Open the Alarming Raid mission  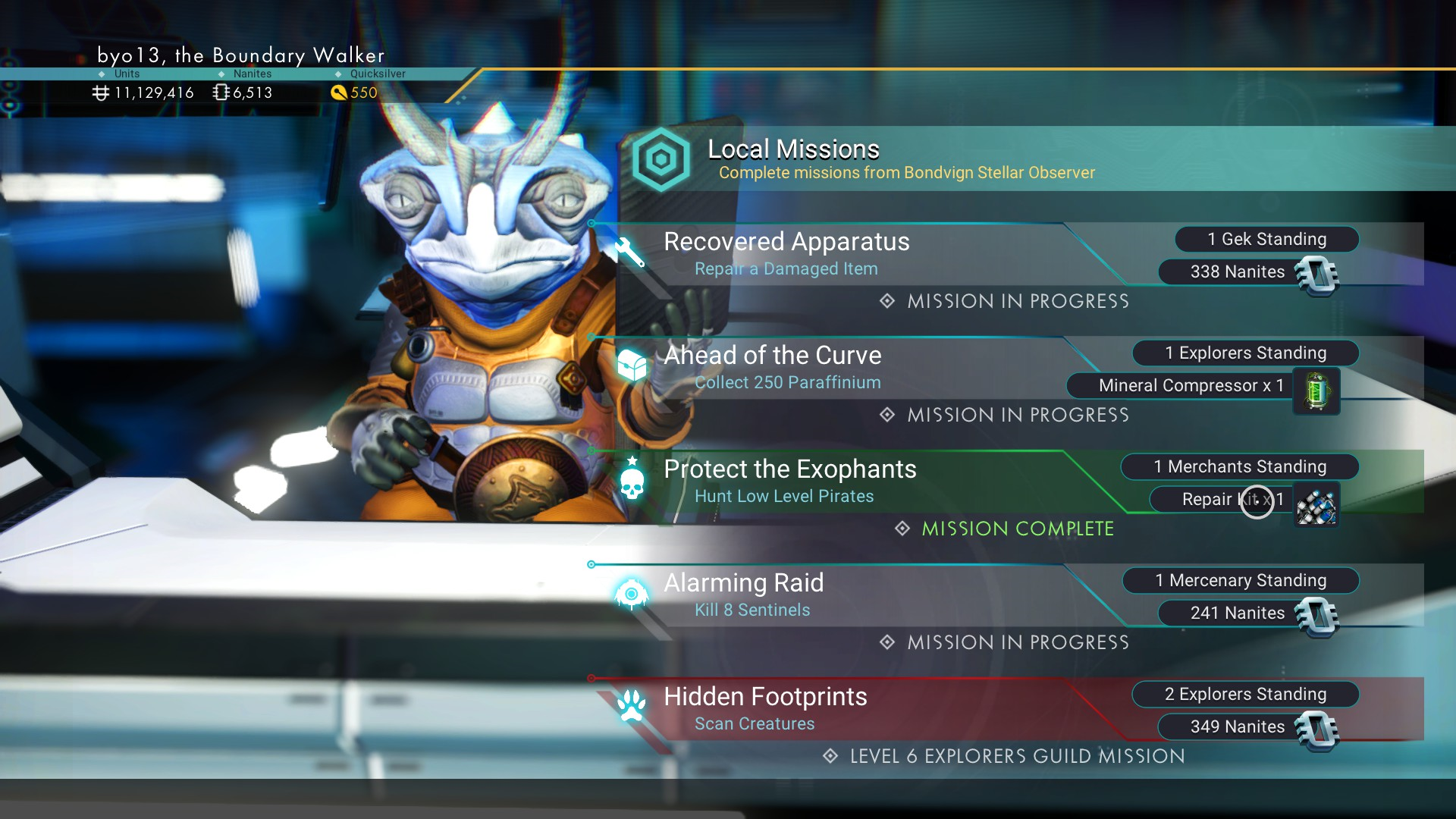pos(745,595)
